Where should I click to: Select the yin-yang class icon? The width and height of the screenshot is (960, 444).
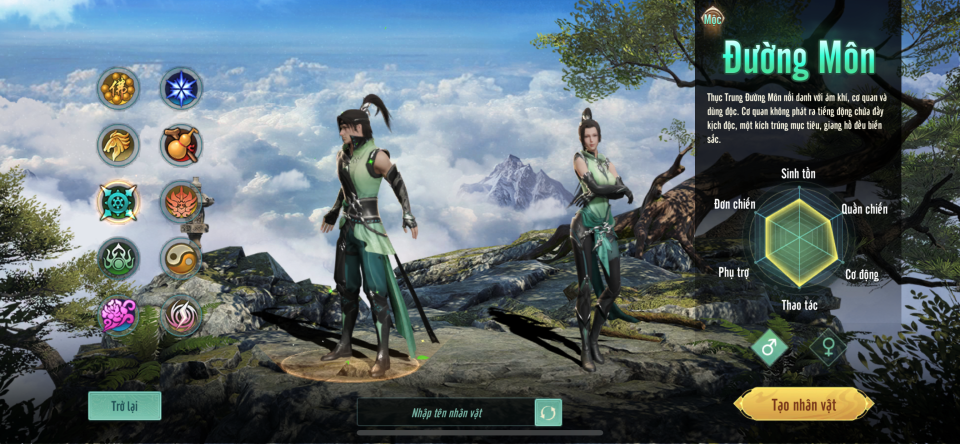[x=181, y=259]
